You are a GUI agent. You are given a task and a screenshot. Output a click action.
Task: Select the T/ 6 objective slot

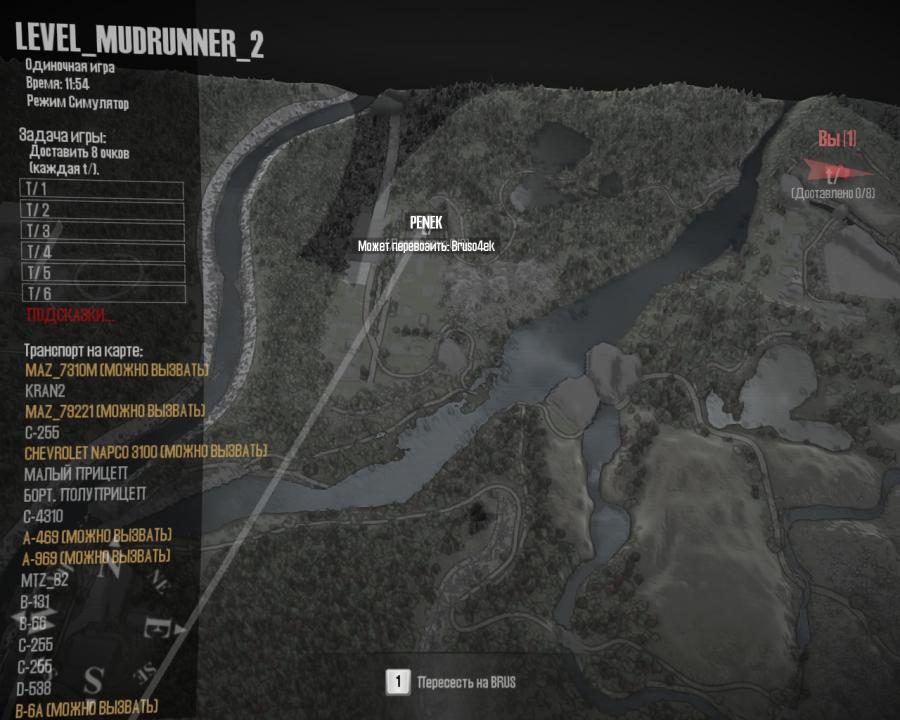102,293
